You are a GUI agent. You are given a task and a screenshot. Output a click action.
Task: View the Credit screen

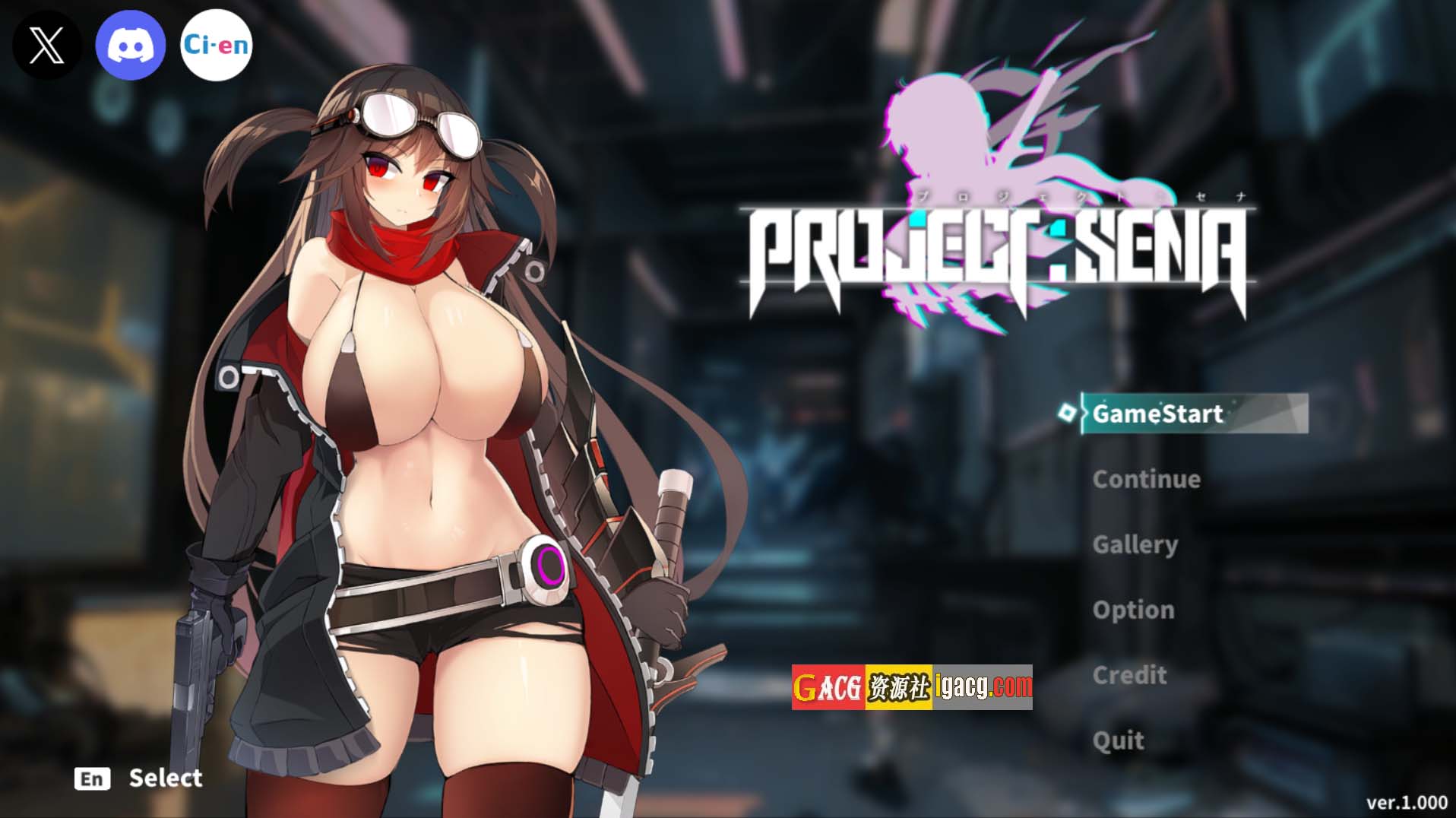click(x=1129, y=675)
